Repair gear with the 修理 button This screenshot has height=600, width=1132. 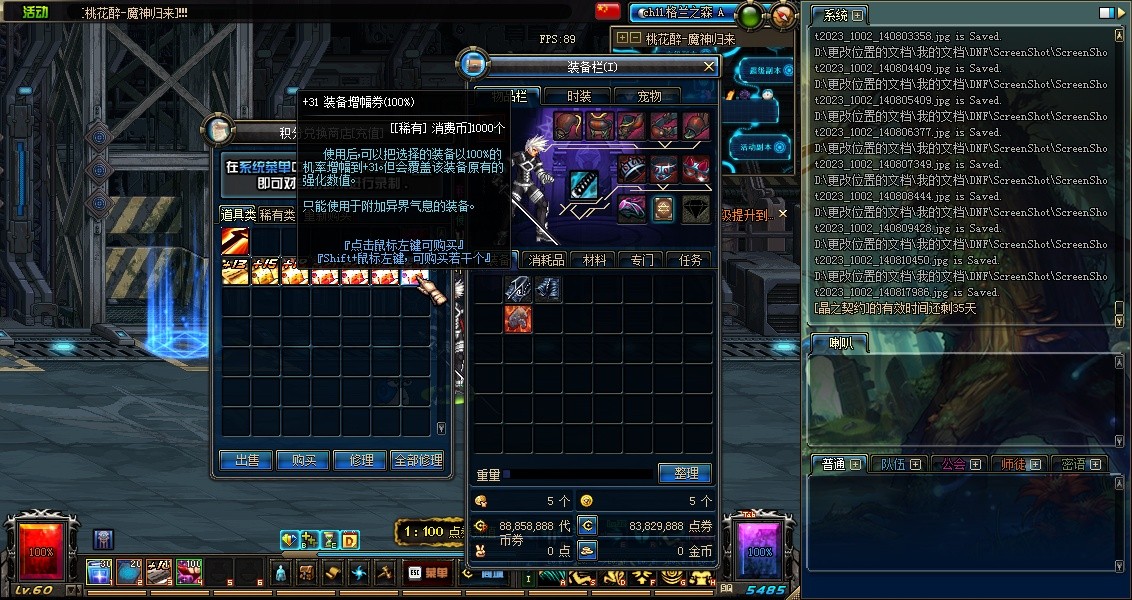coord(360,460)
